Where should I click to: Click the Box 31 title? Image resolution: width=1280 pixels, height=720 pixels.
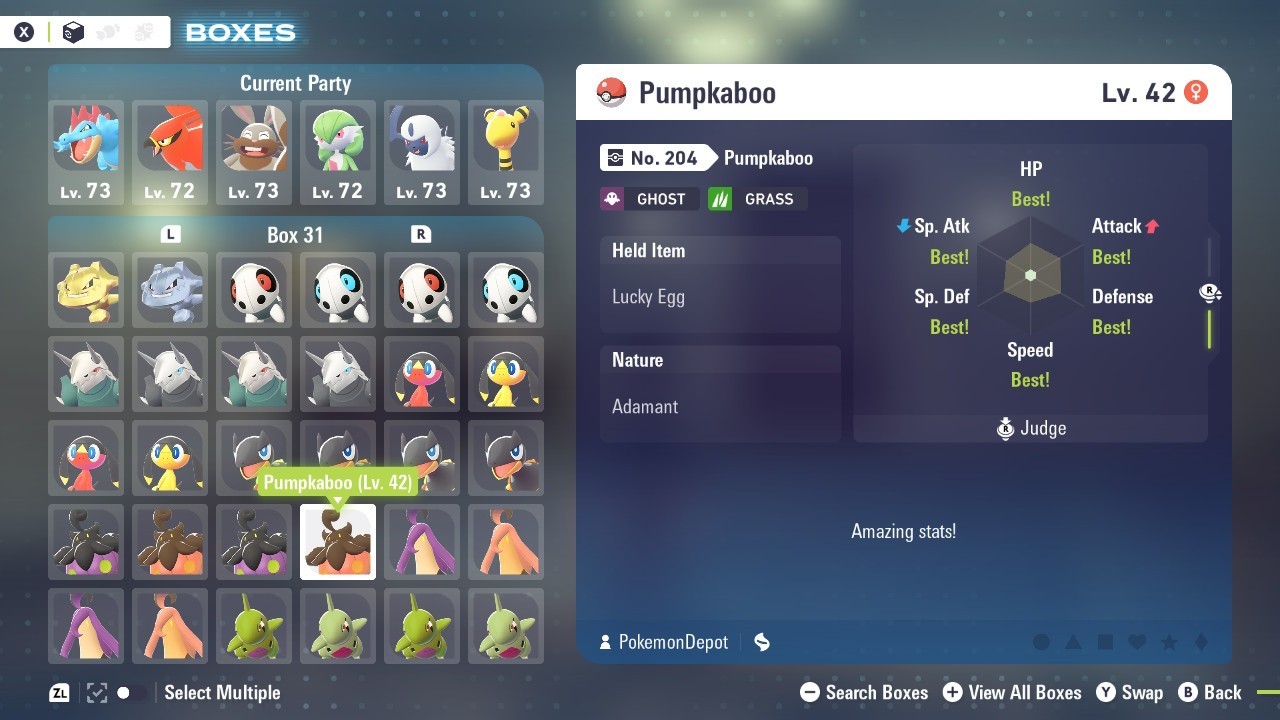295,235
